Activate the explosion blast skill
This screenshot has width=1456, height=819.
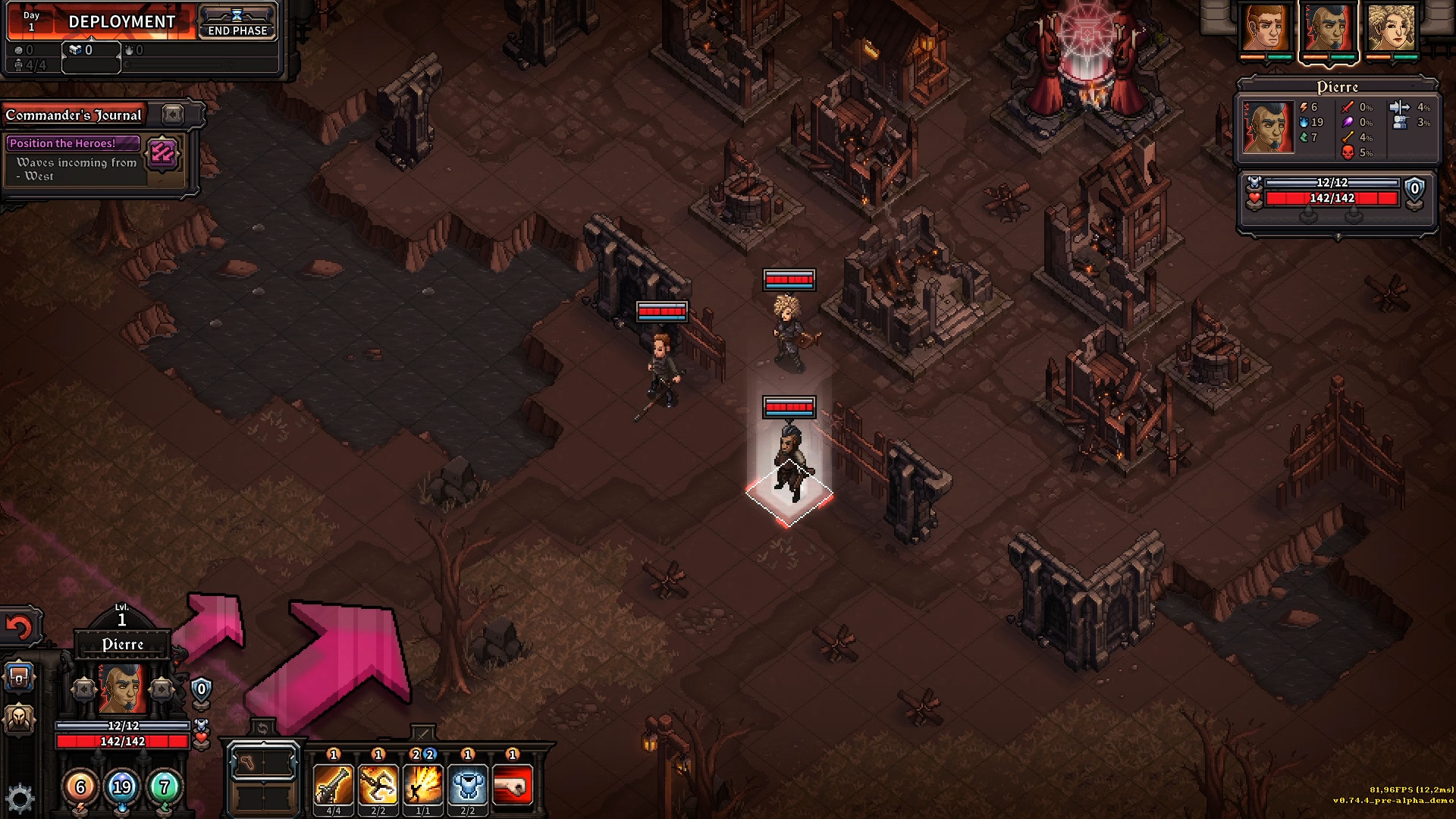point(423,785)
